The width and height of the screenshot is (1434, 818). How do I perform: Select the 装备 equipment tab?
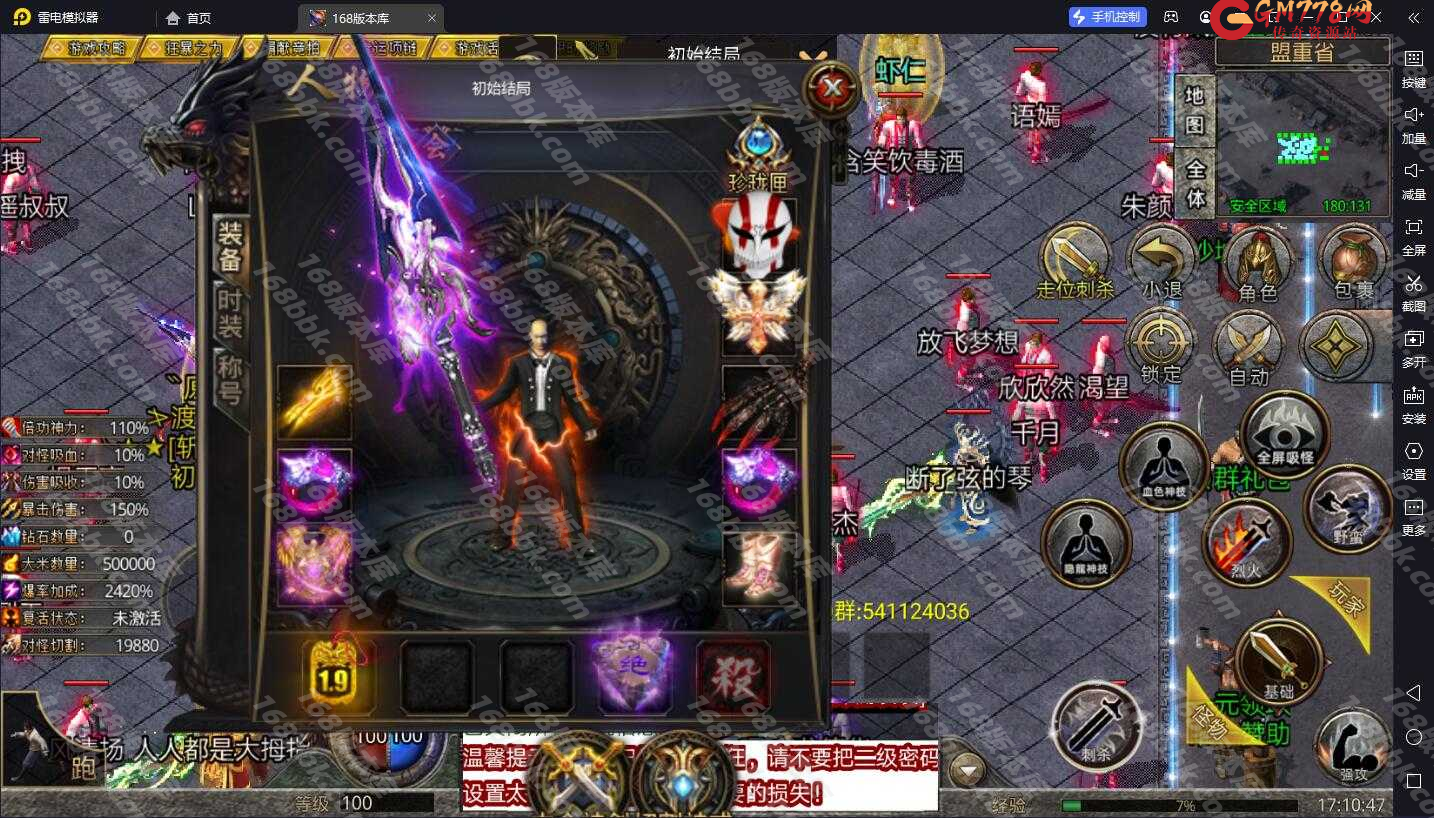pos(231,246)
